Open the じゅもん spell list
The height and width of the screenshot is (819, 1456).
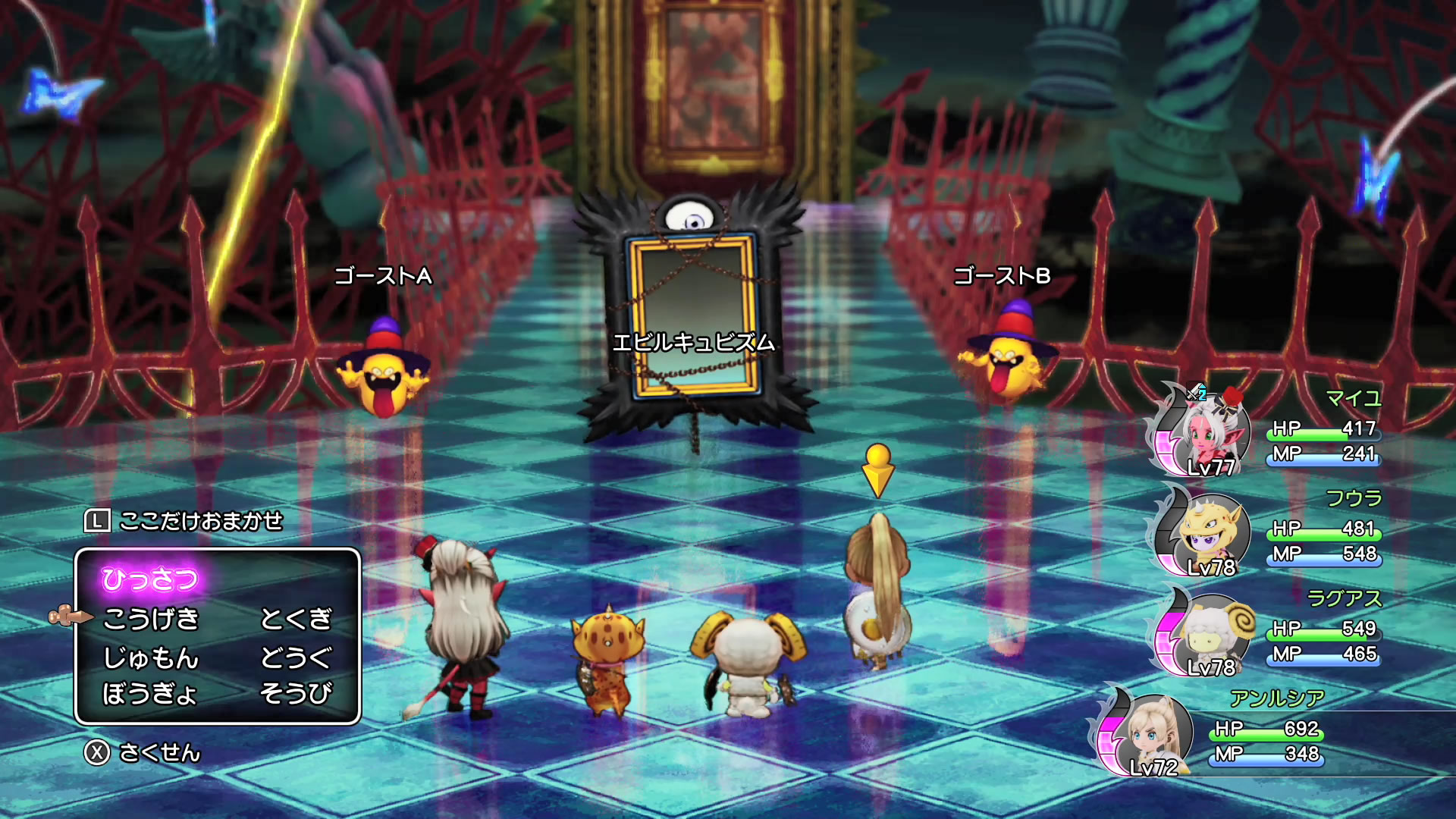(151, 657)
